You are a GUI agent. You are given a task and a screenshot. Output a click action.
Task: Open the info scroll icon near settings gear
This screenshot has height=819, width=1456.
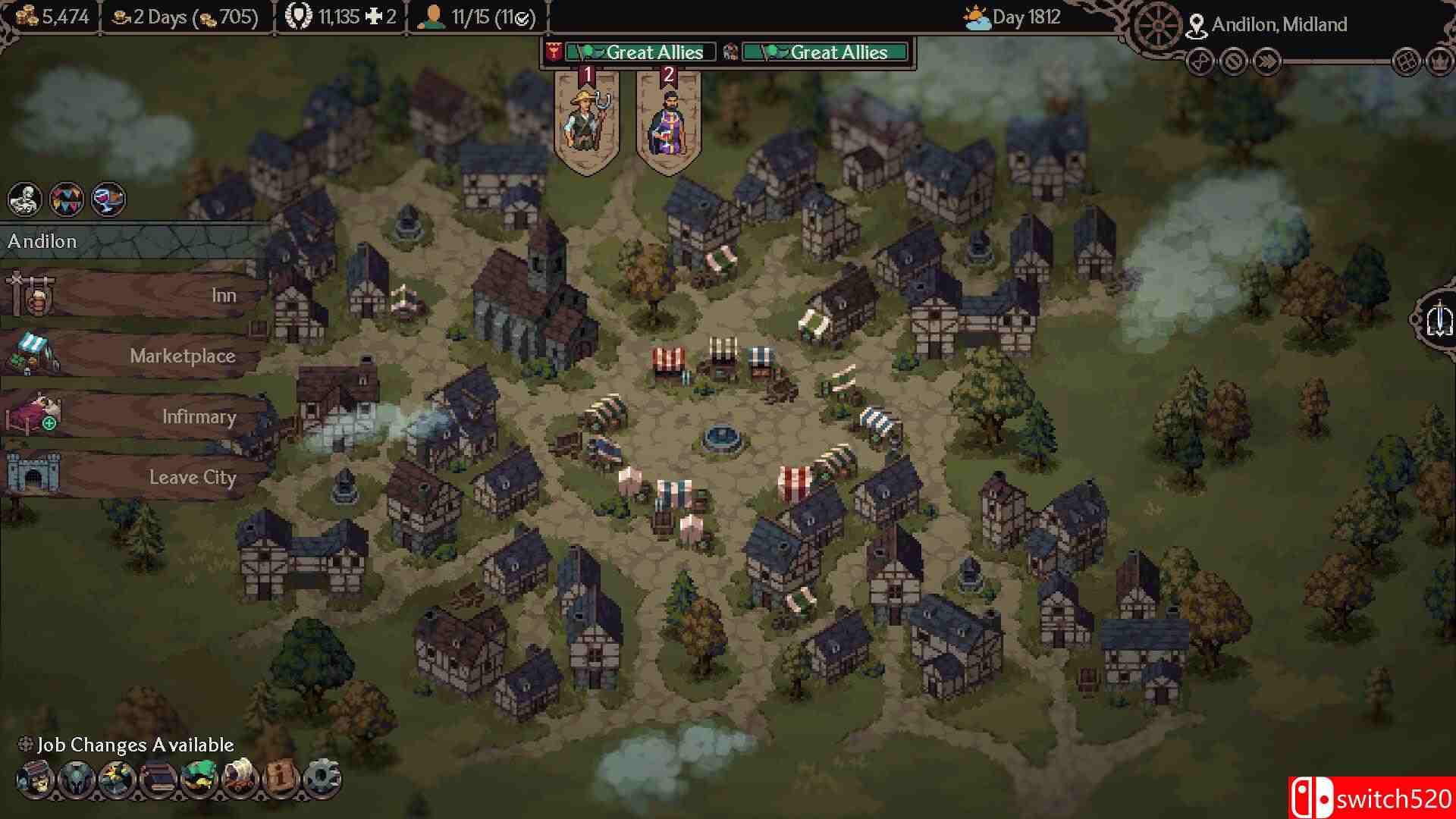click(x=281, y=778)
